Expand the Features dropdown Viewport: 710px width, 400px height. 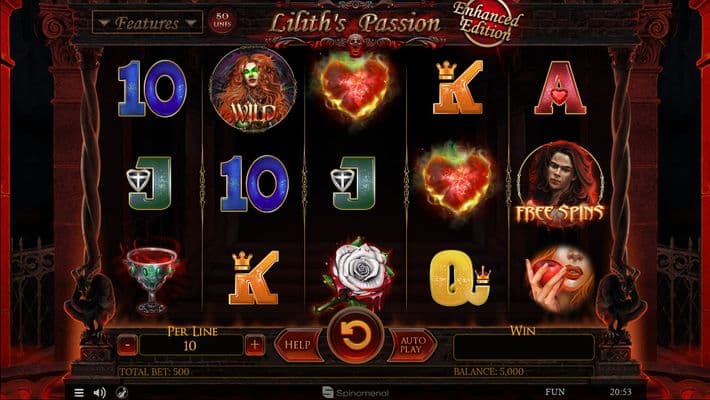(x=147, y=22)
